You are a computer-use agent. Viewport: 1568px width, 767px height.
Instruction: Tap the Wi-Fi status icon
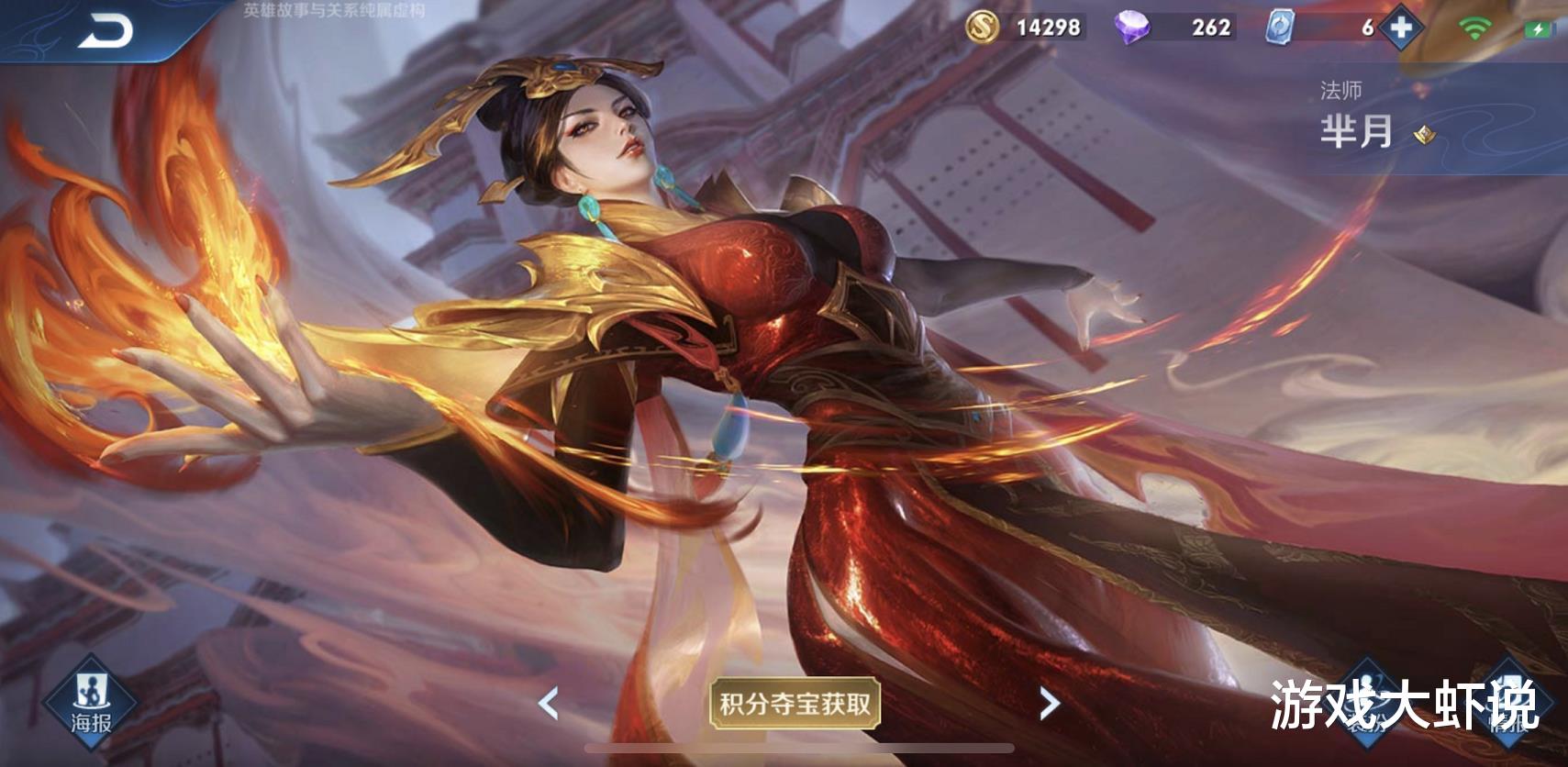pos(1475,28)
